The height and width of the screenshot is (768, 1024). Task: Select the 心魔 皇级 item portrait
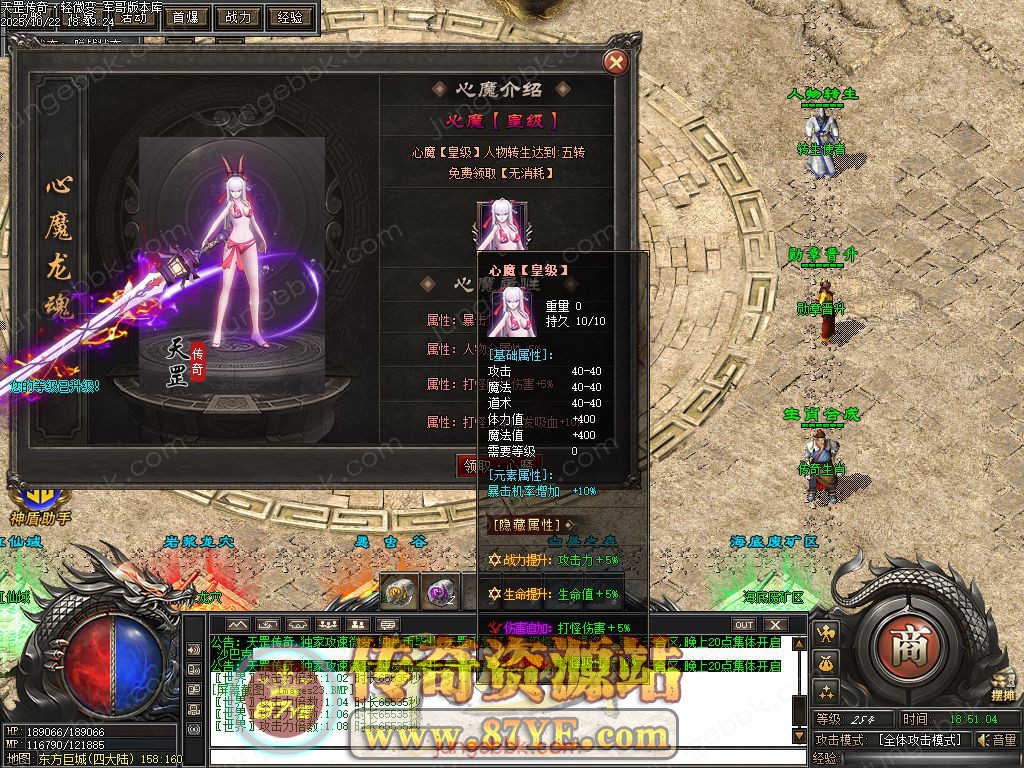[x=499, y=223]
